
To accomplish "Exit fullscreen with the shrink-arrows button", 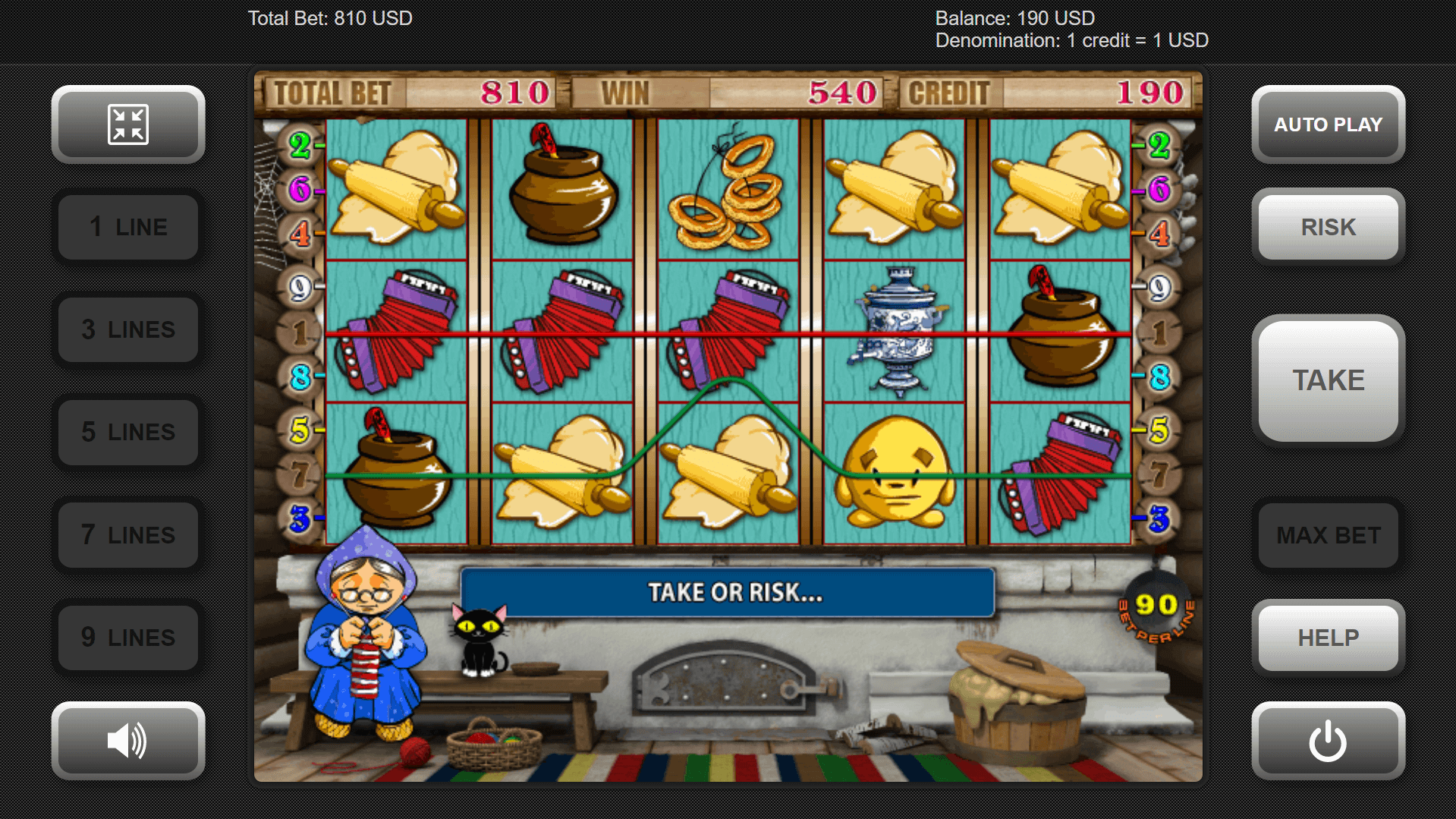I will pos(128,124).
